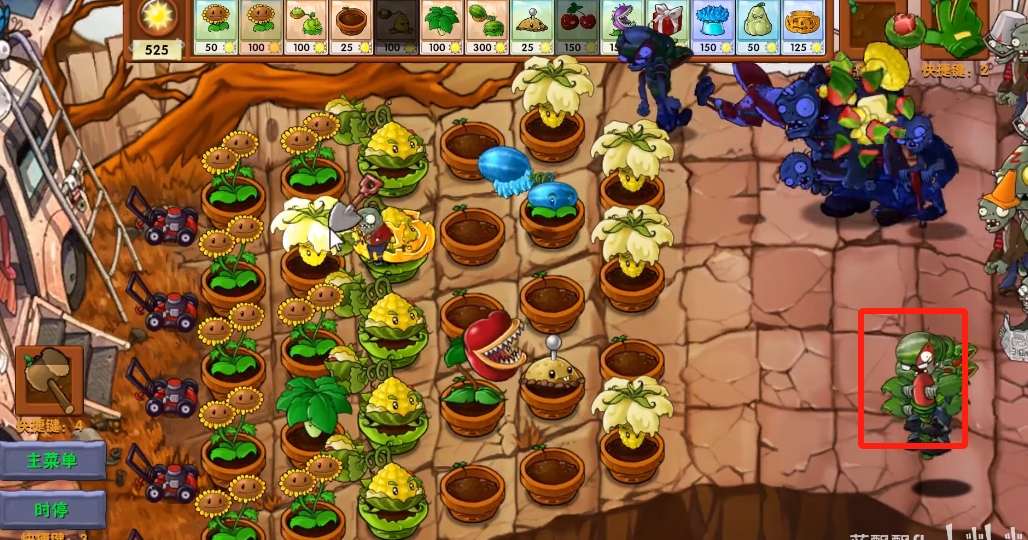Click the darkened cooldown seed card

[x=397, y=27]
